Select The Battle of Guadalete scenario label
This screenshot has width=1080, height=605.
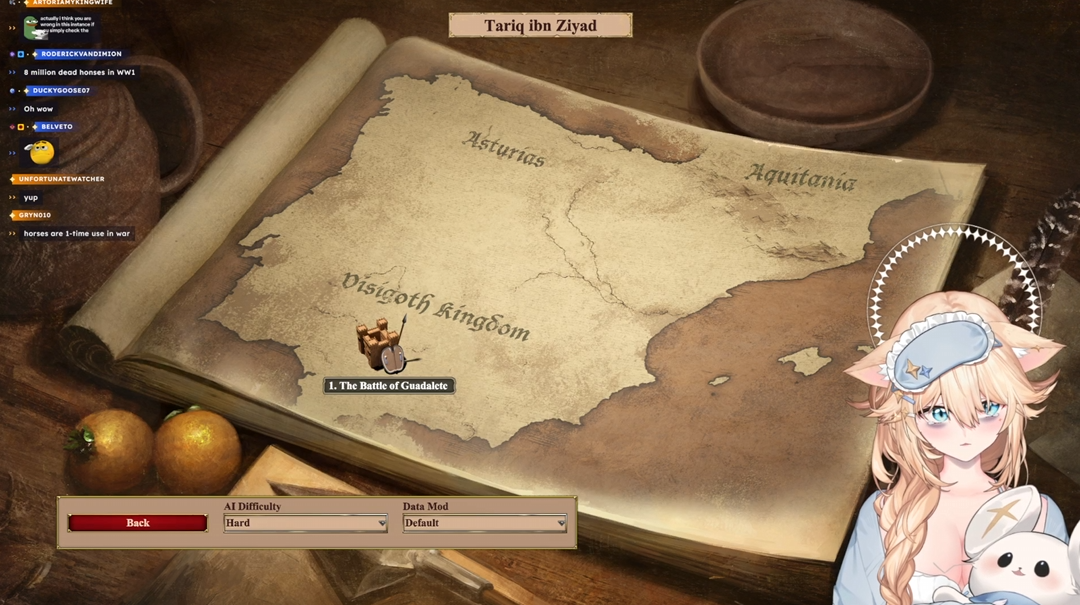(x=389, y=386)
